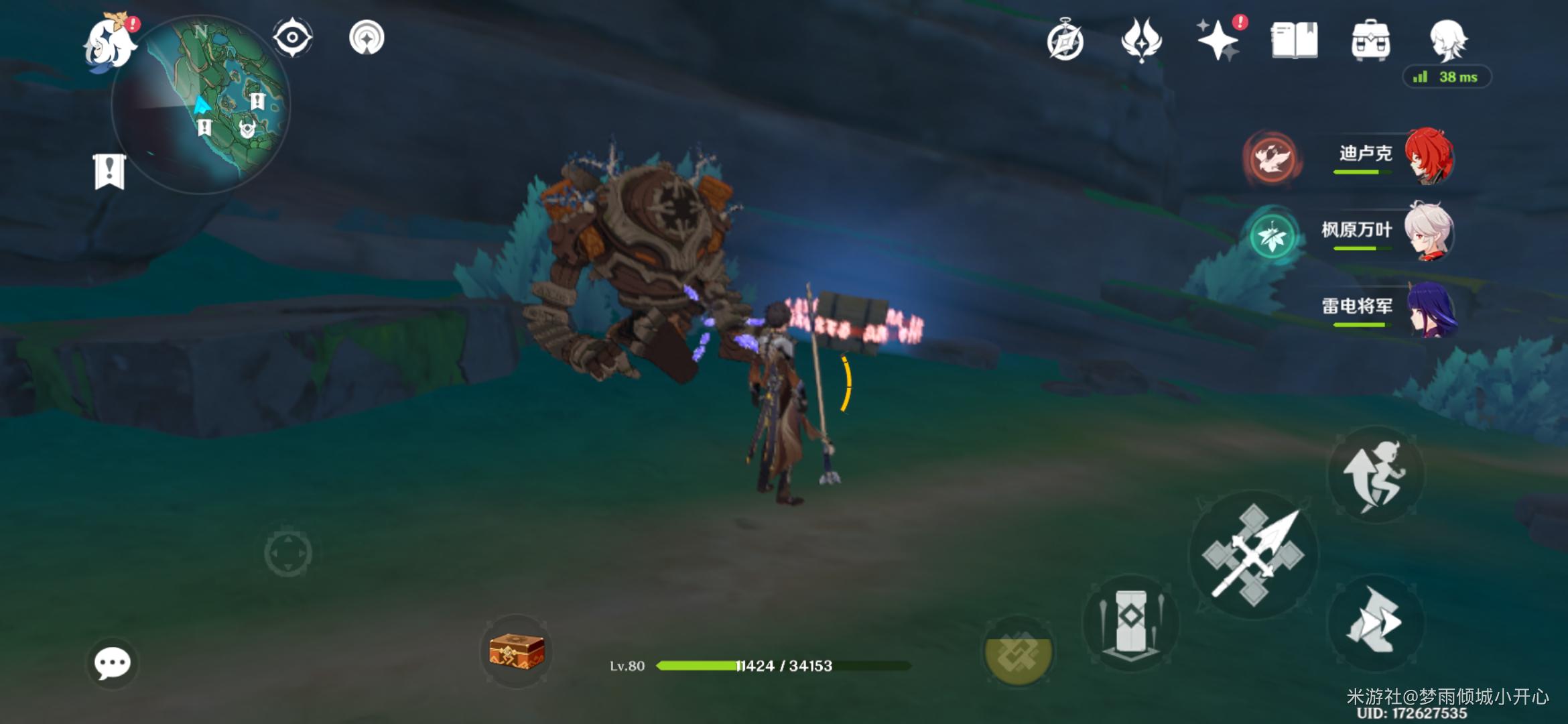The height and width of the screenshot is (724, 1568).
Task: Open the chat speech bubble
Action: pos(112,664)
